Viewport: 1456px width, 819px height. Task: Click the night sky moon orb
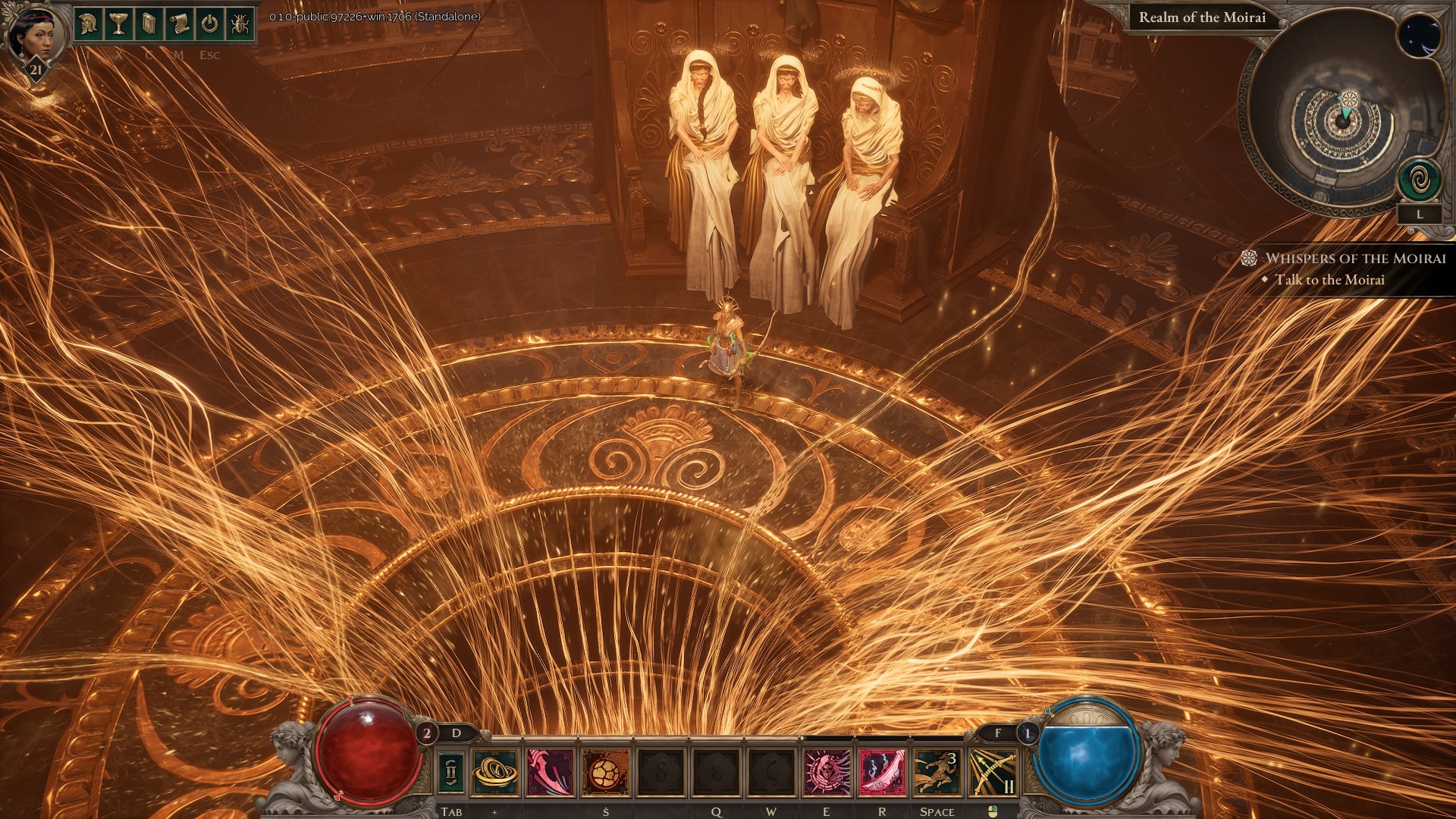tap(1418, 36)
